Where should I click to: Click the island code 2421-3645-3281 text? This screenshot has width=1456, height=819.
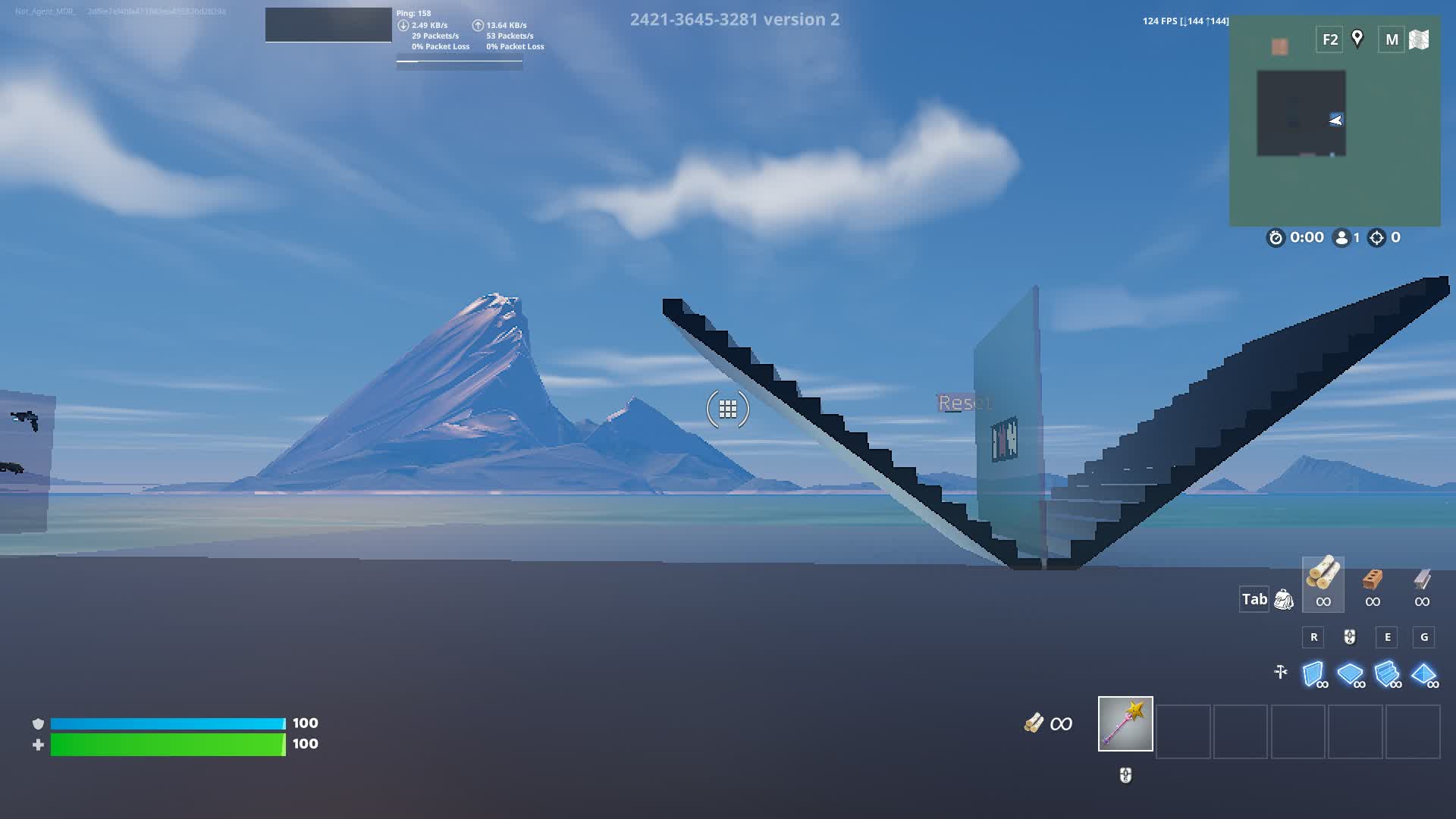pos(692,20)
